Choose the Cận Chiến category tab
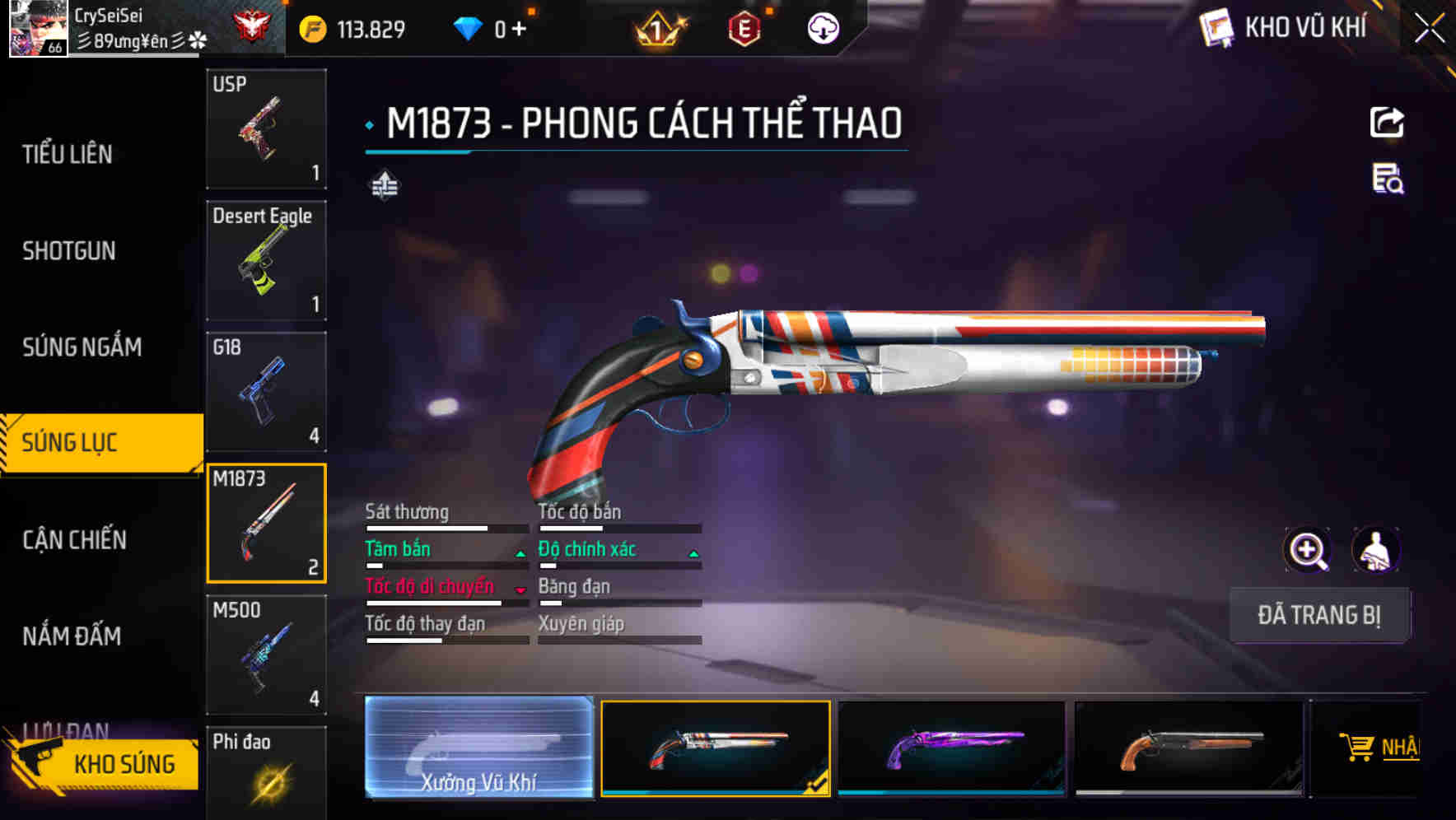The image size is (1456, 820). point(75,539)
